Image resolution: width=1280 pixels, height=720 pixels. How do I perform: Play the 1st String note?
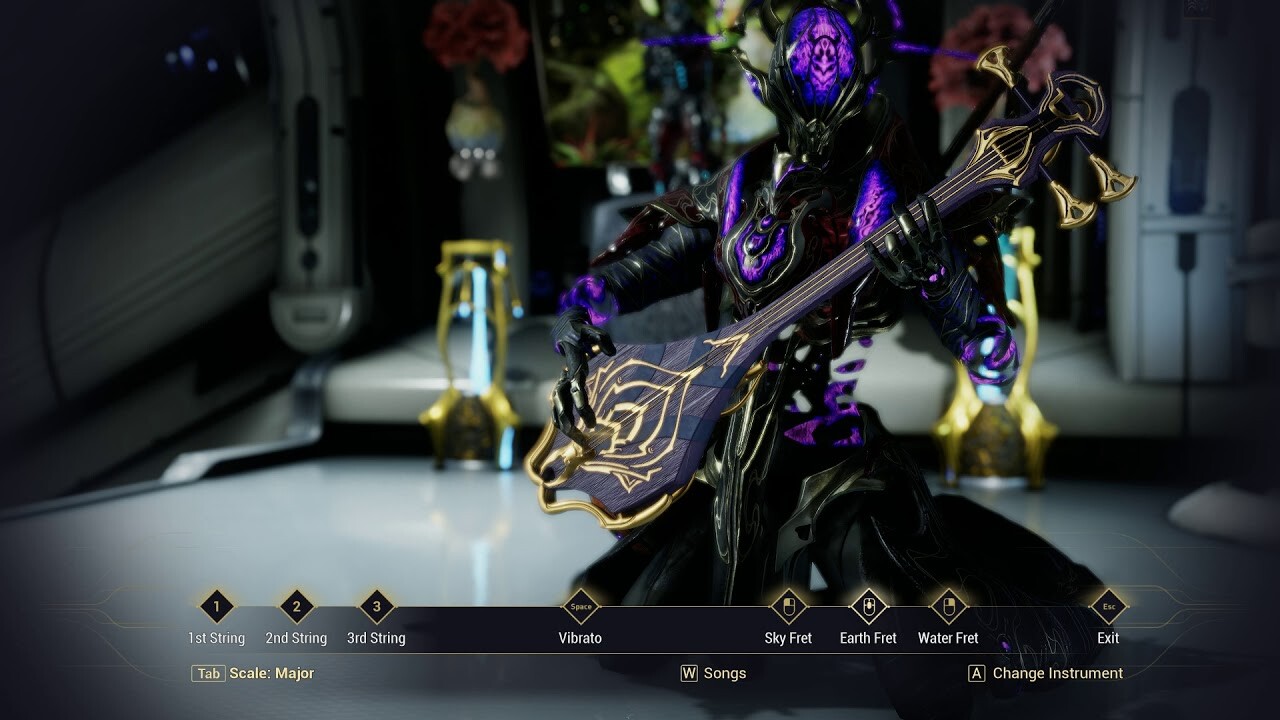point(217,607)
